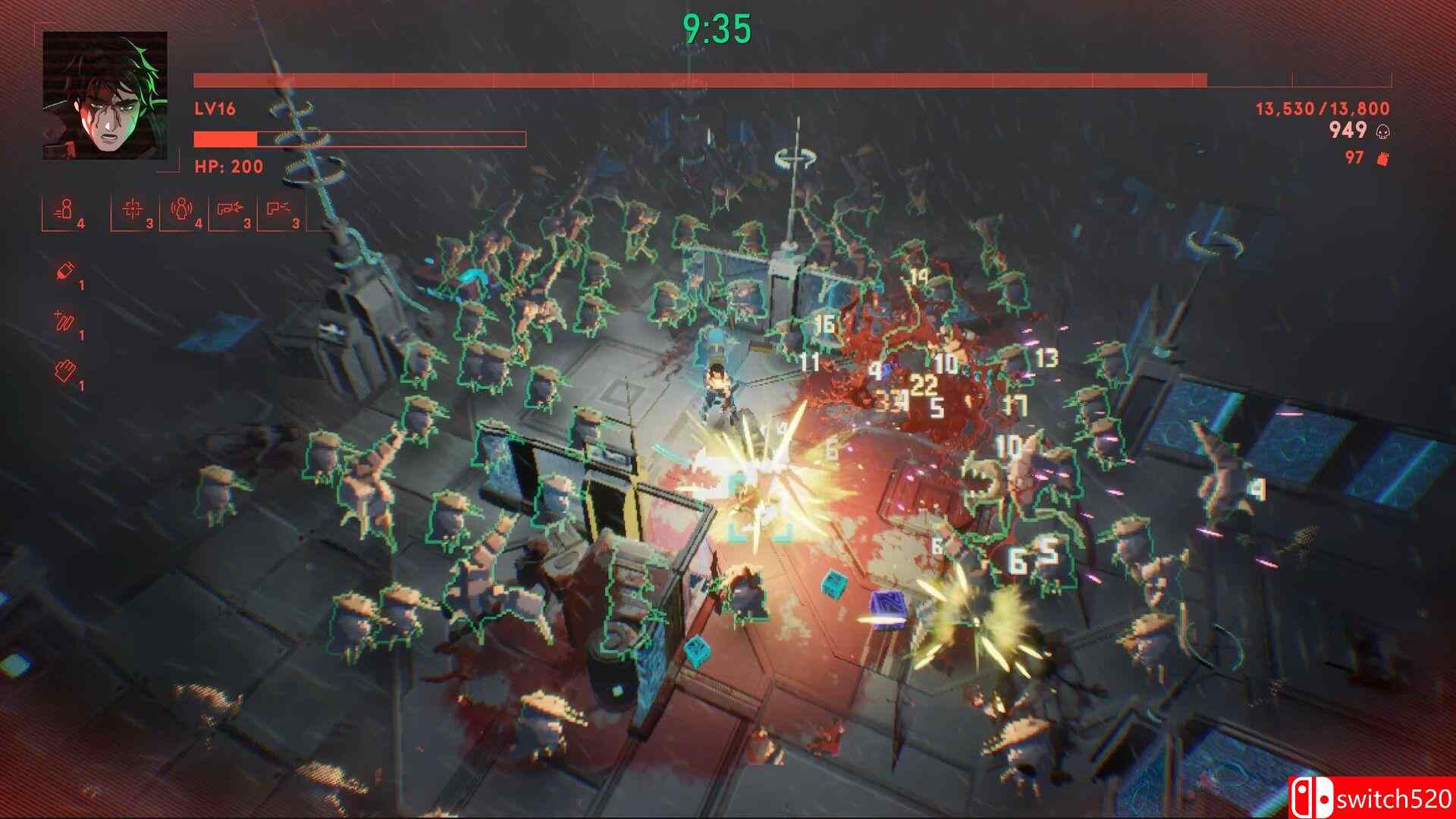
Task: Click the purple drop below the enemies
Action: (x=889, y=607)
